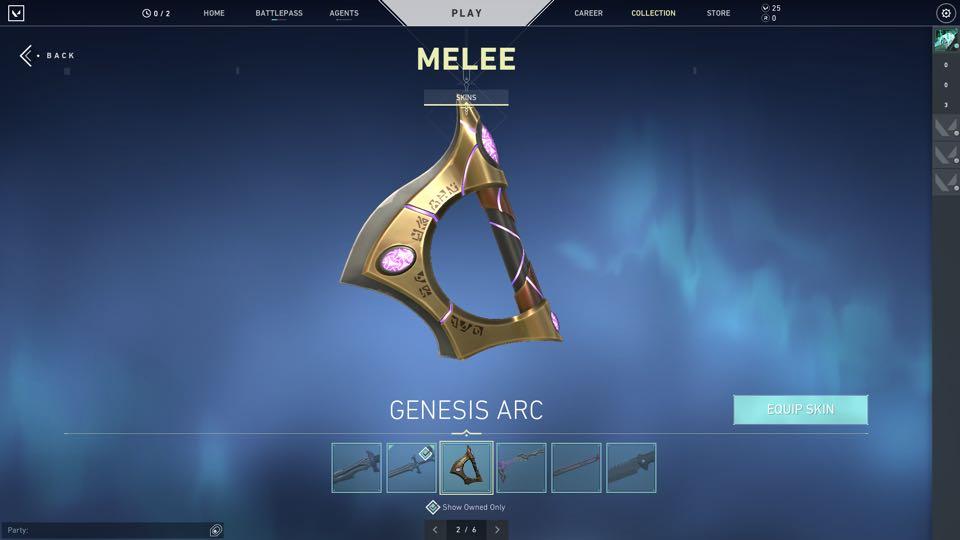Open the Career tab

(x=588, y=13)
